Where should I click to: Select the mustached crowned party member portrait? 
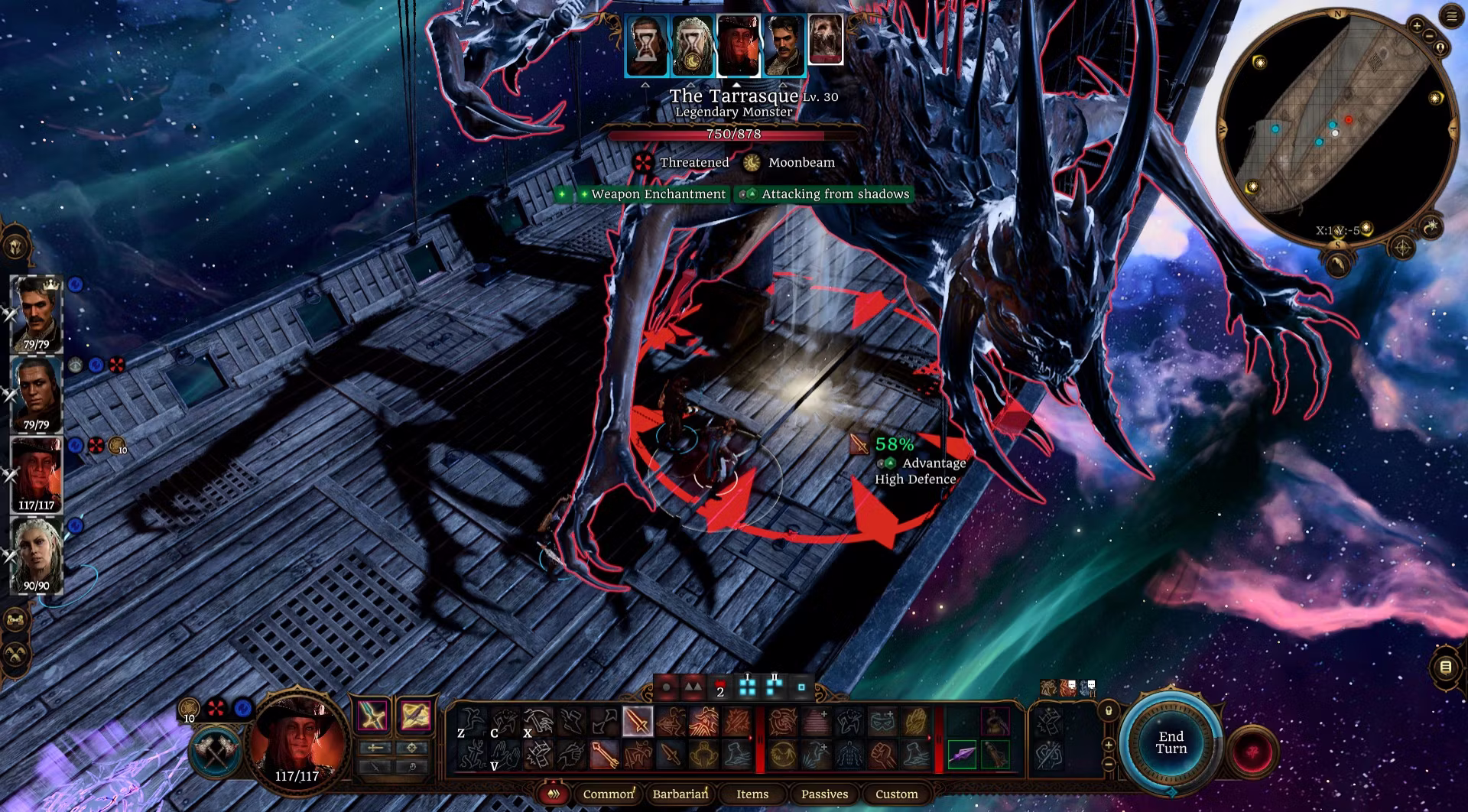pyautogui.click(x=36, y=313)
